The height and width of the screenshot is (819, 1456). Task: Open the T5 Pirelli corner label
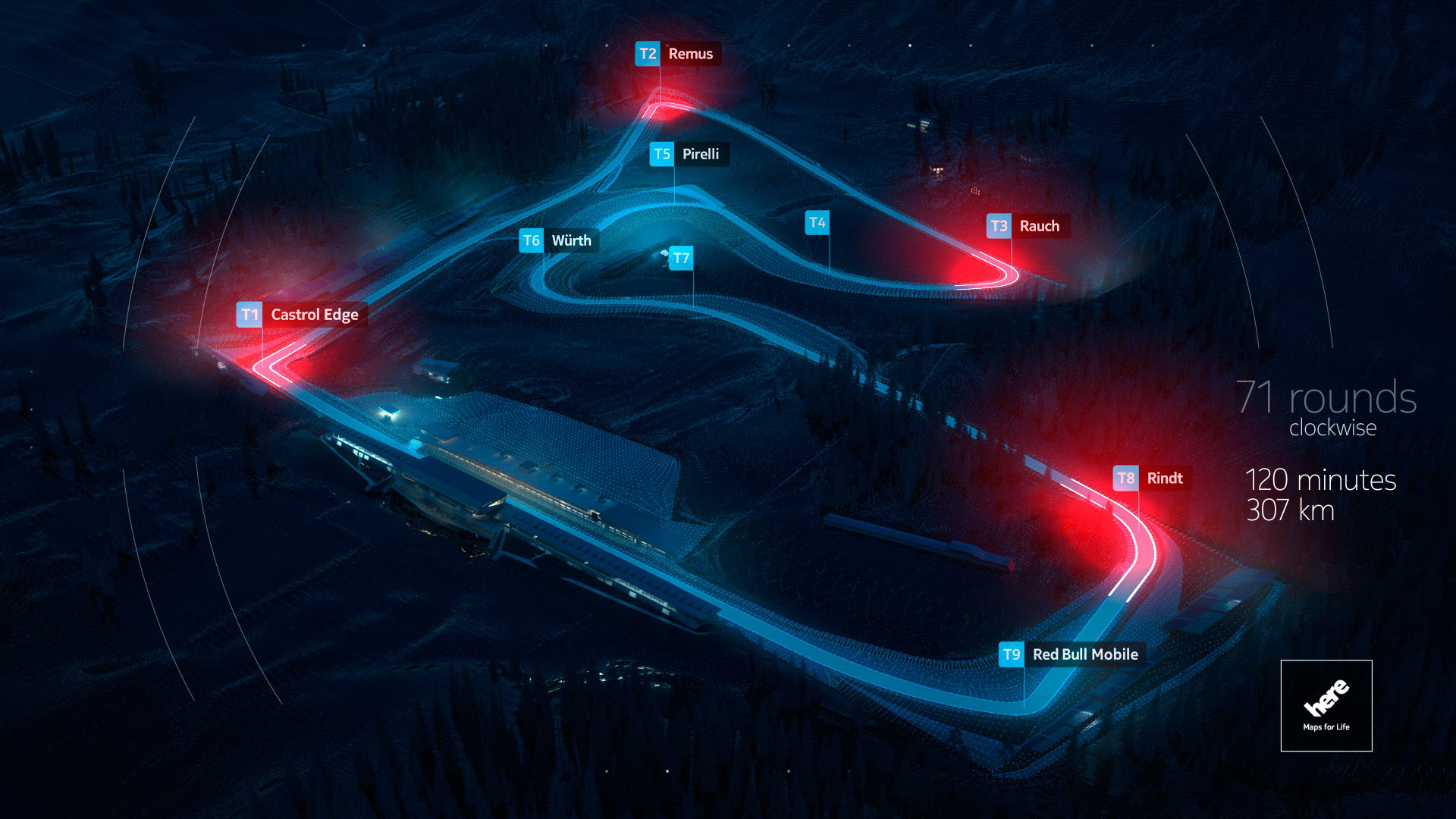point(689,154)
